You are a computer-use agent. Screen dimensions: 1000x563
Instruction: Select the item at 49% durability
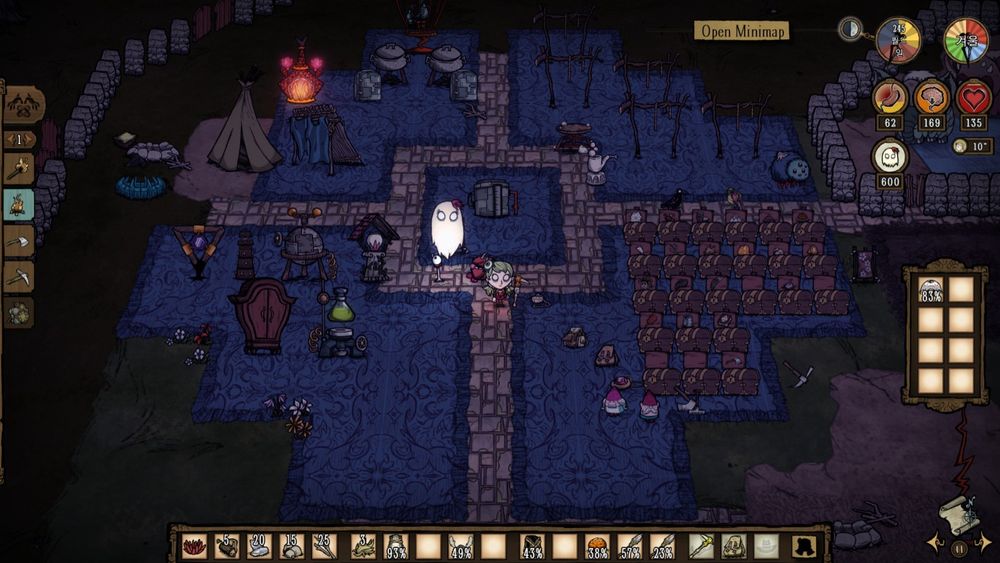pos(461,546)
